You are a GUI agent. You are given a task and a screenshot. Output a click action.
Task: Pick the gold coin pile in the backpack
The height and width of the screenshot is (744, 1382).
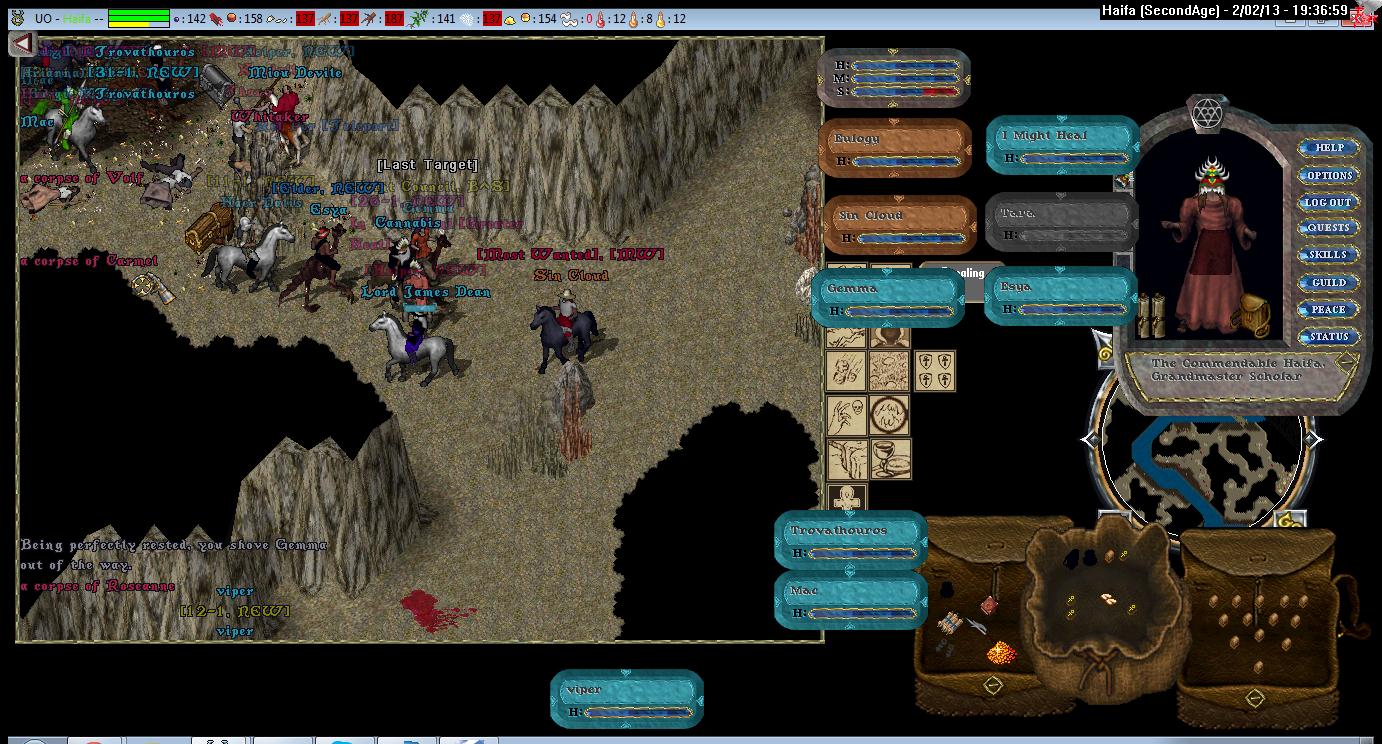point(1000,653)
